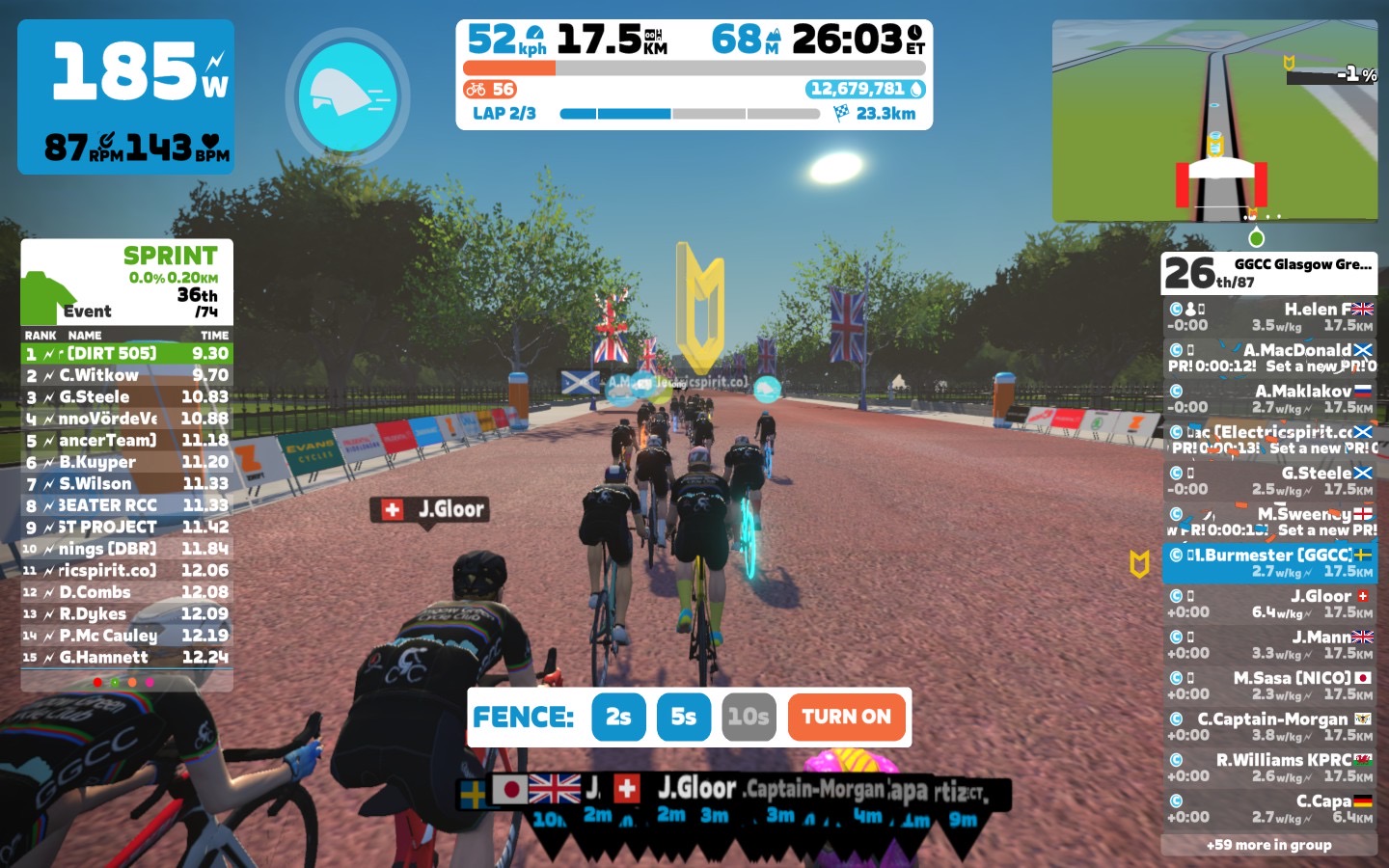Select J.Mann from the riders list
Viewport: 1389px width, 868px height.
1269,645
